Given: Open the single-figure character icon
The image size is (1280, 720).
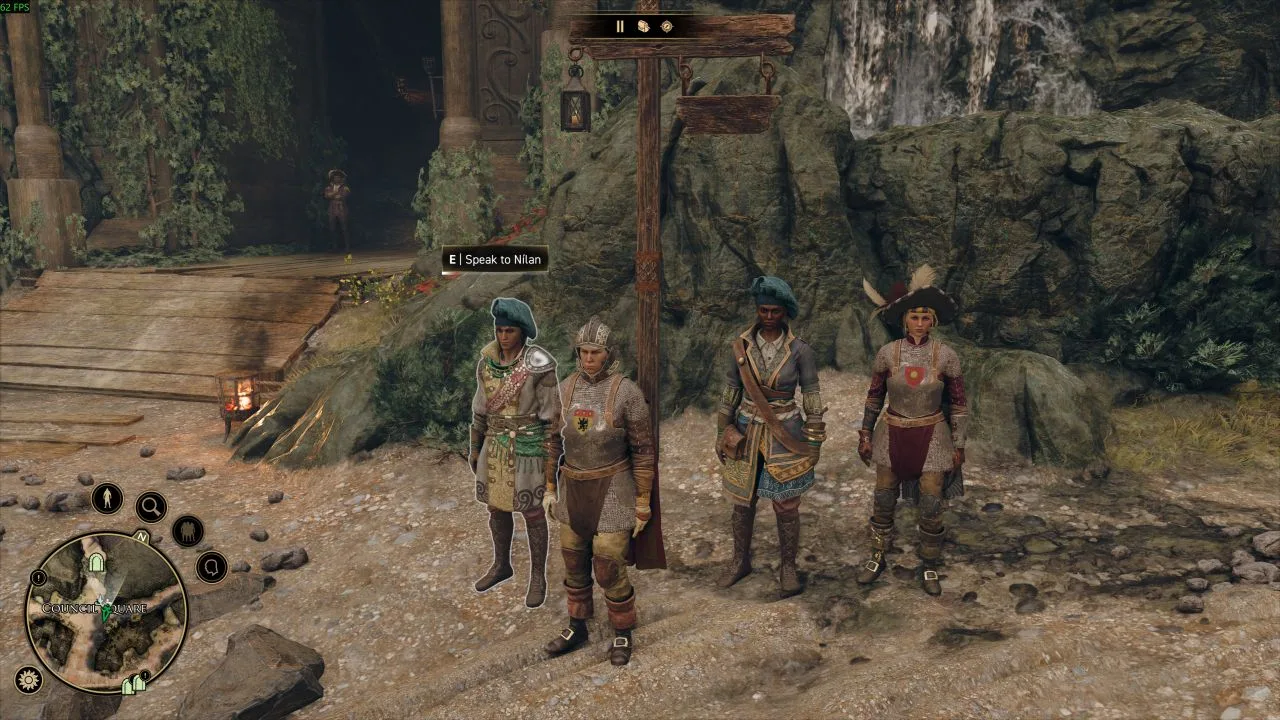Looking at the screenshot, I should (107, 498).
